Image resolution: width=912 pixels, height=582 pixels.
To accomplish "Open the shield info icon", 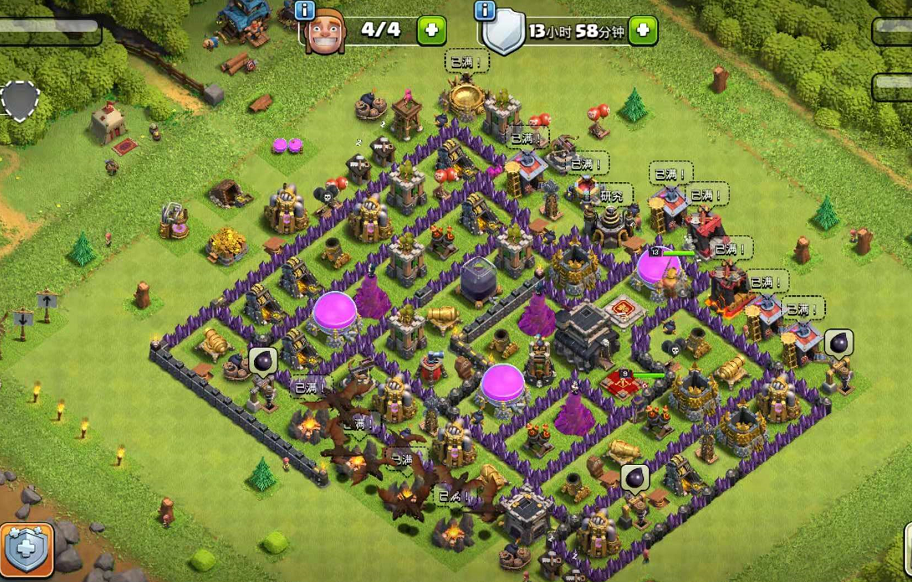I will pyautogui.click(x=486, y=10).
